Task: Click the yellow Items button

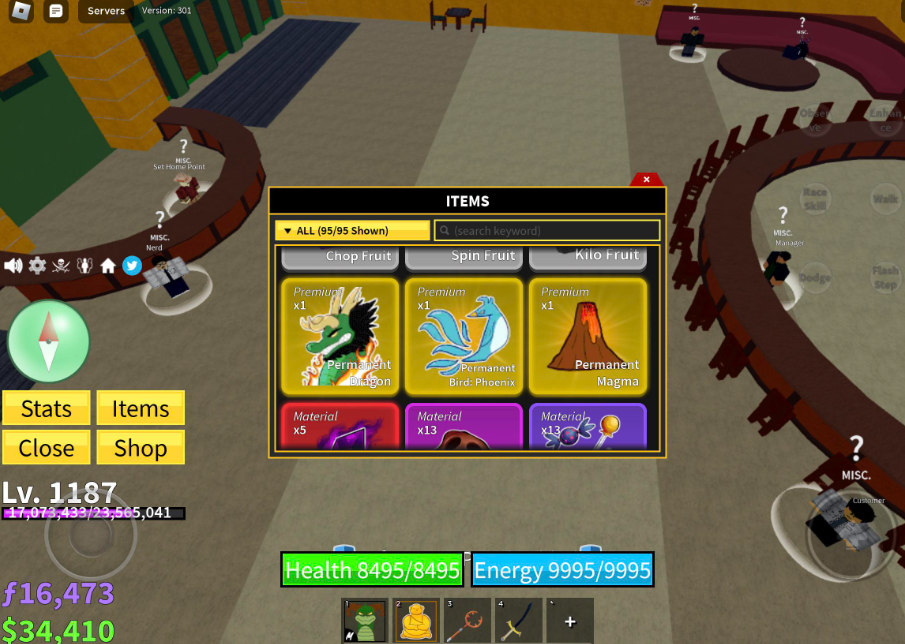Action: (140, 408)
